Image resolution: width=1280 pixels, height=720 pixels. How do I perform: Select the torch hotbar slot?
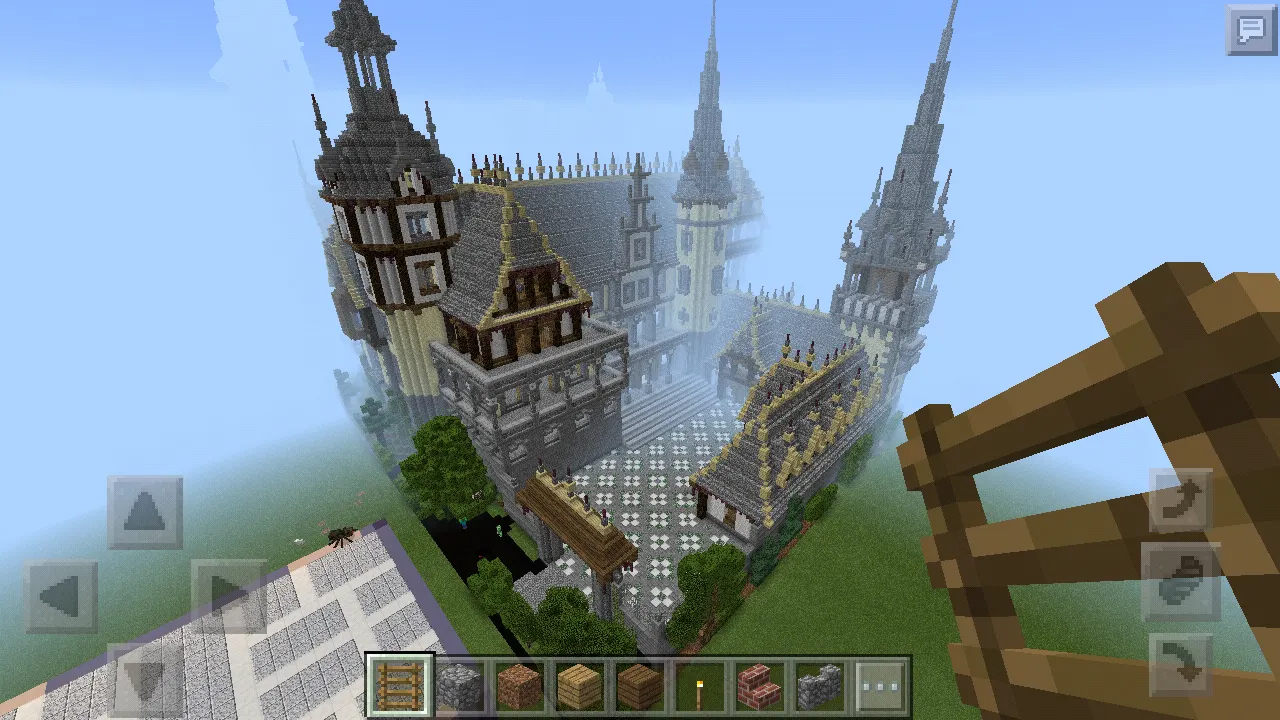(x=700, y=686)
